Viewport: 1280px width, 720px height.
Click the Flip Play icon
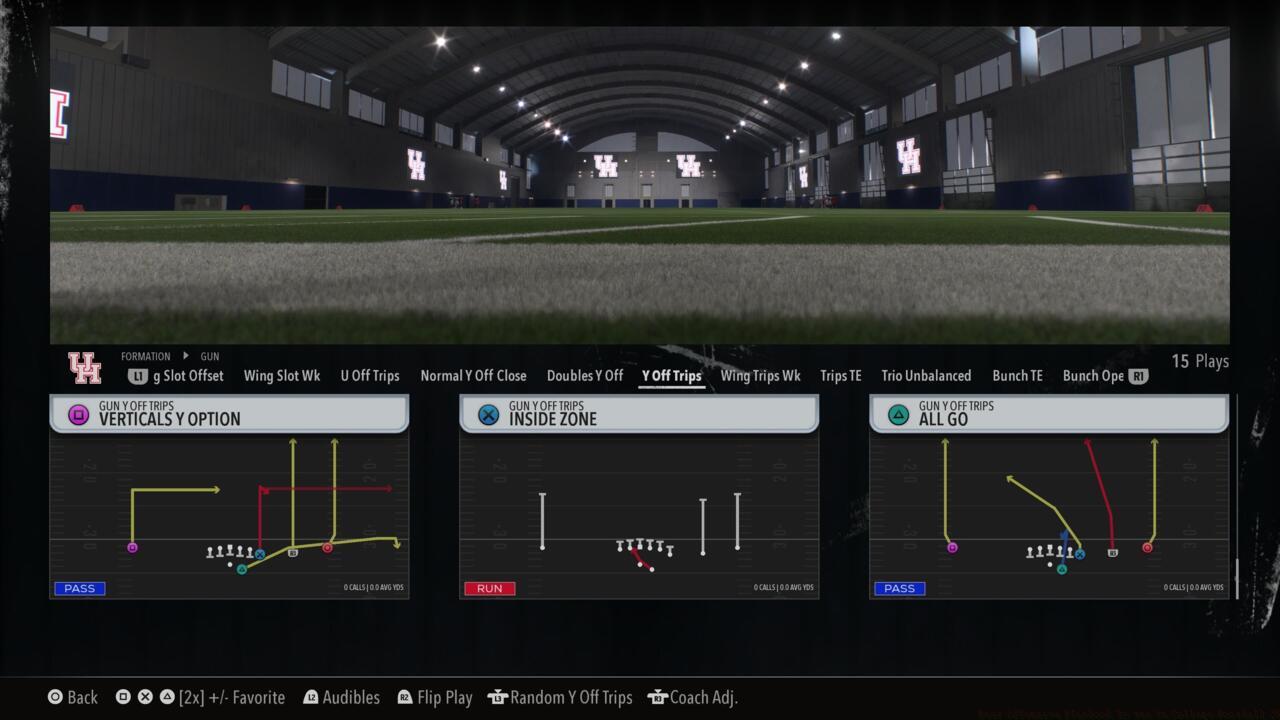coord(403,697)
